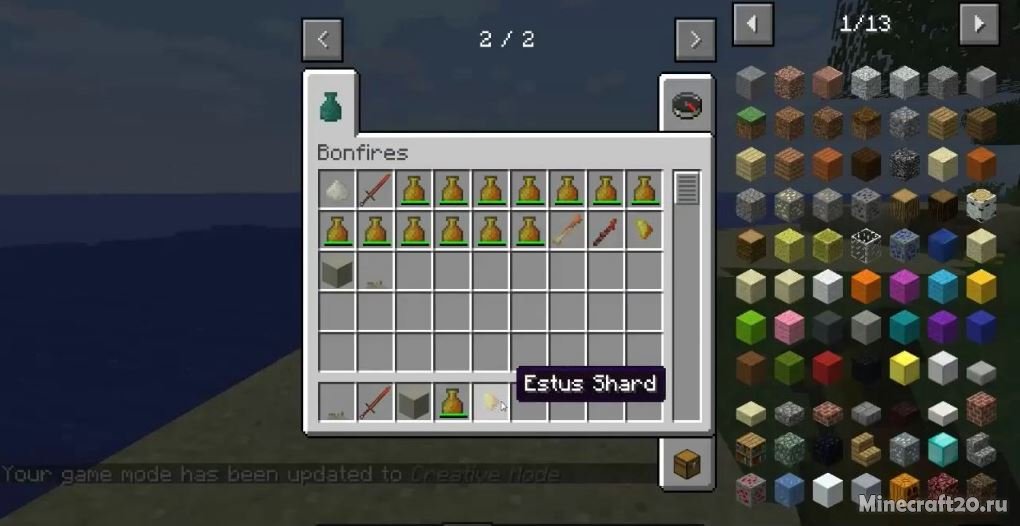This screenshot has width=1020, height=526.
Task: Select the Bonfires tab with teal urn
Action: click(331, 106)
